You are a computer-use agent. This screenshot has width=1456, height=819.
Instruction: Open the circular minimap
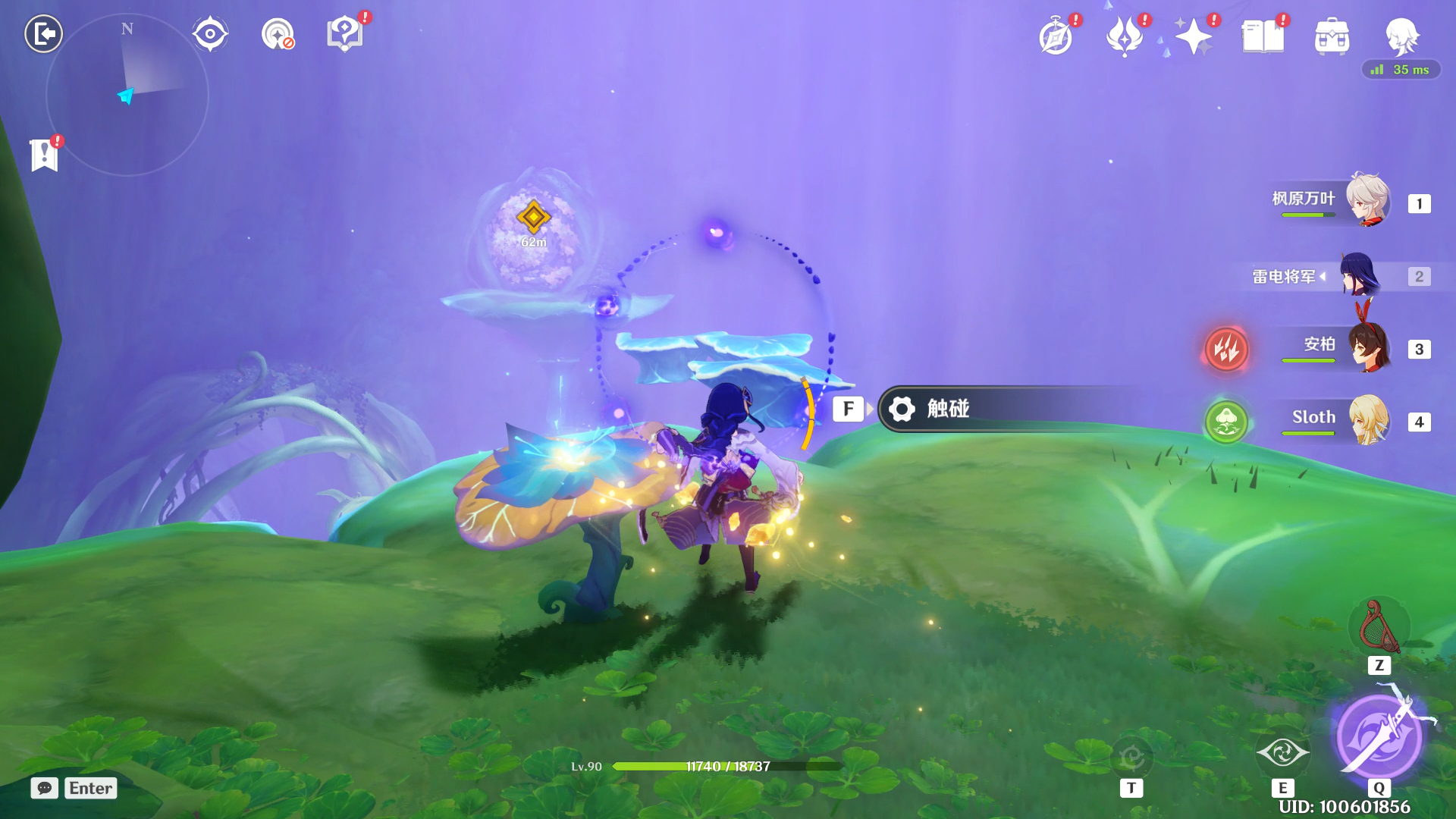(x=127, y=96)
